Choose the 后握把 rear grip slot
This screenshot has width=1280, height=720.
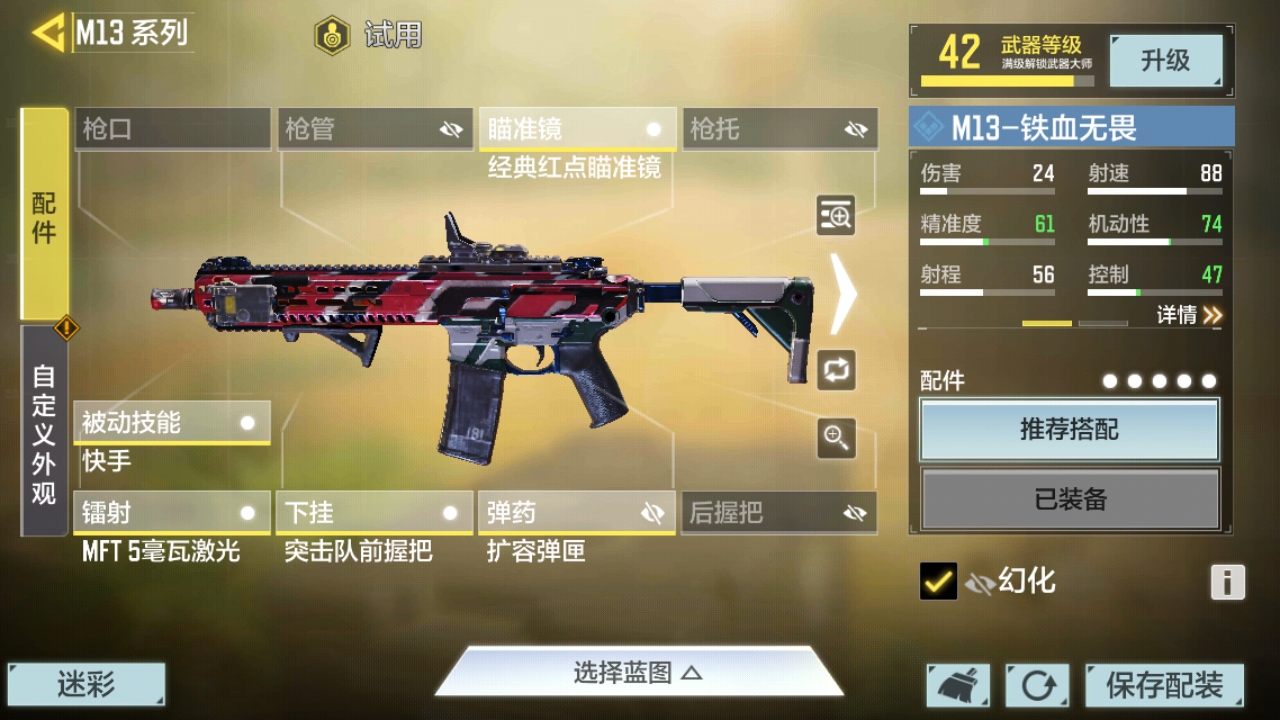click(x=779, y=513)
